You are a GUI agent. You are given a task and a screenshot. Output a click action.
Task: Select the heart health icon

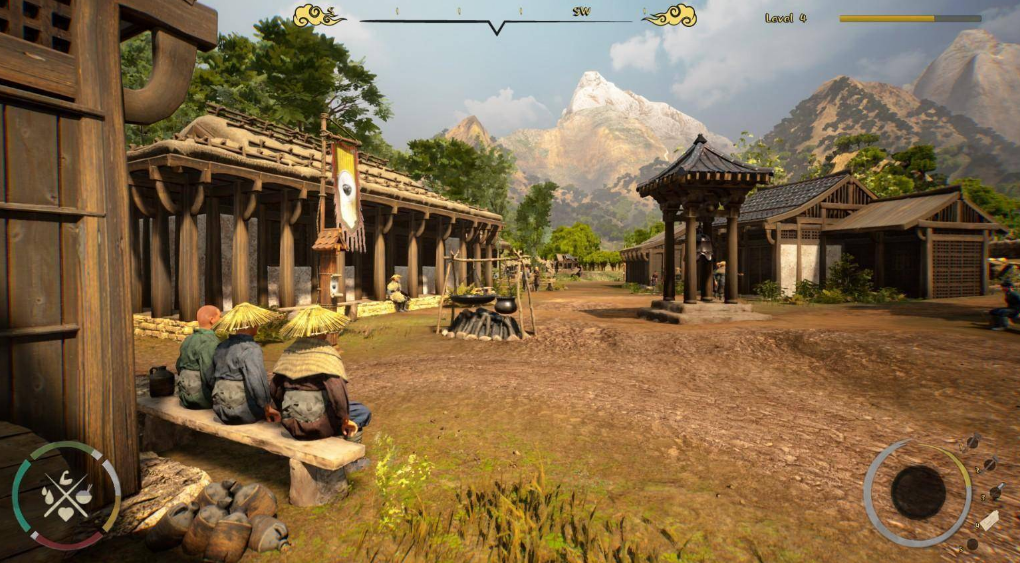66,513
